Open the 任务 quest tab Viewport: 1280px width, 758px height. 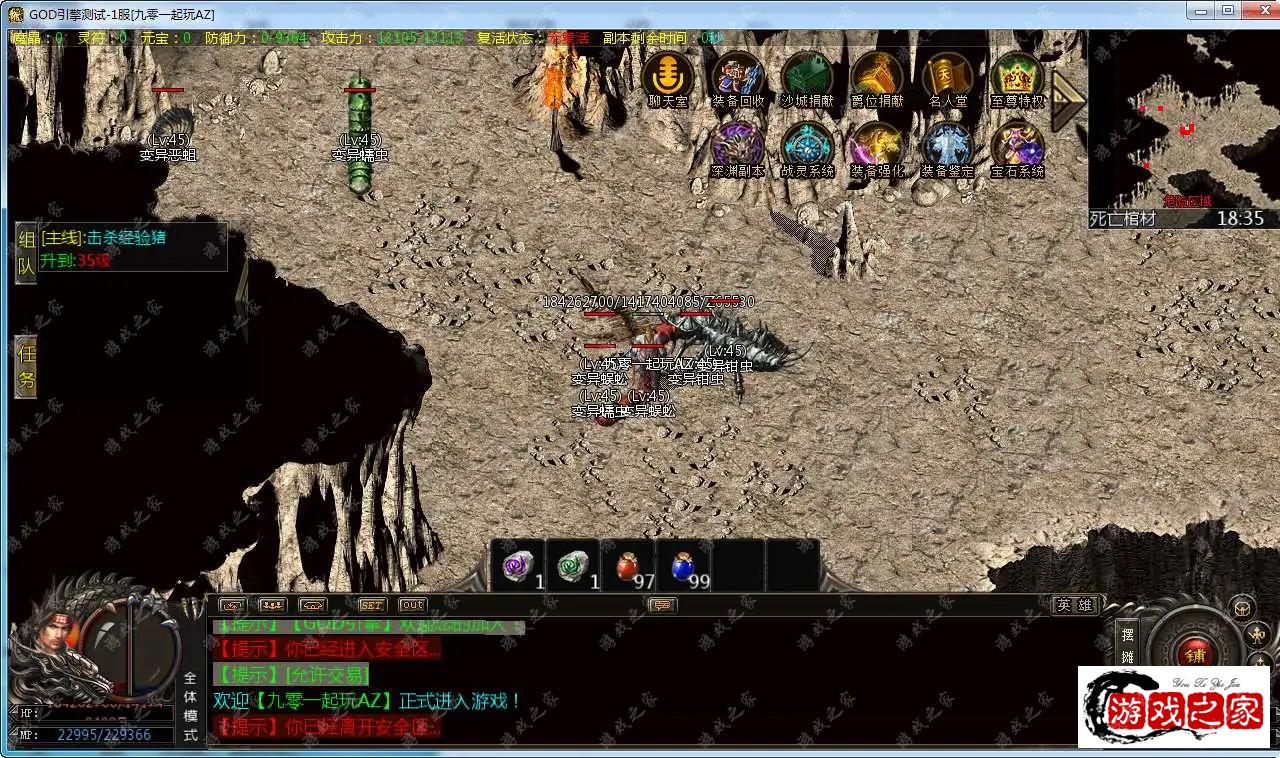click(x=26, y=367)
